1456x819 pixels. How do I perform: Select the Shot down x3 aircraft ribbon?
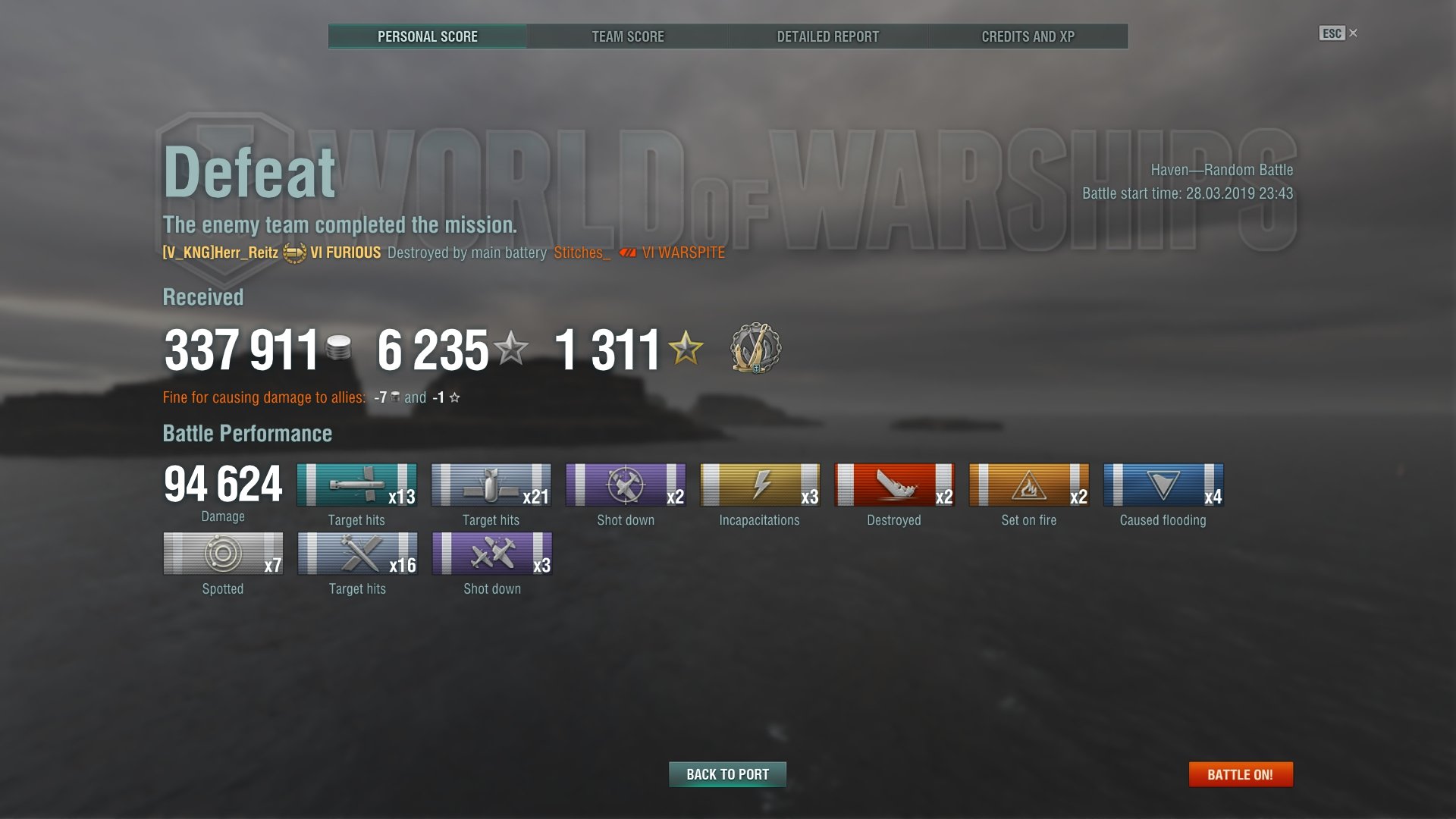pyautogui.click(x=491, y=554)
